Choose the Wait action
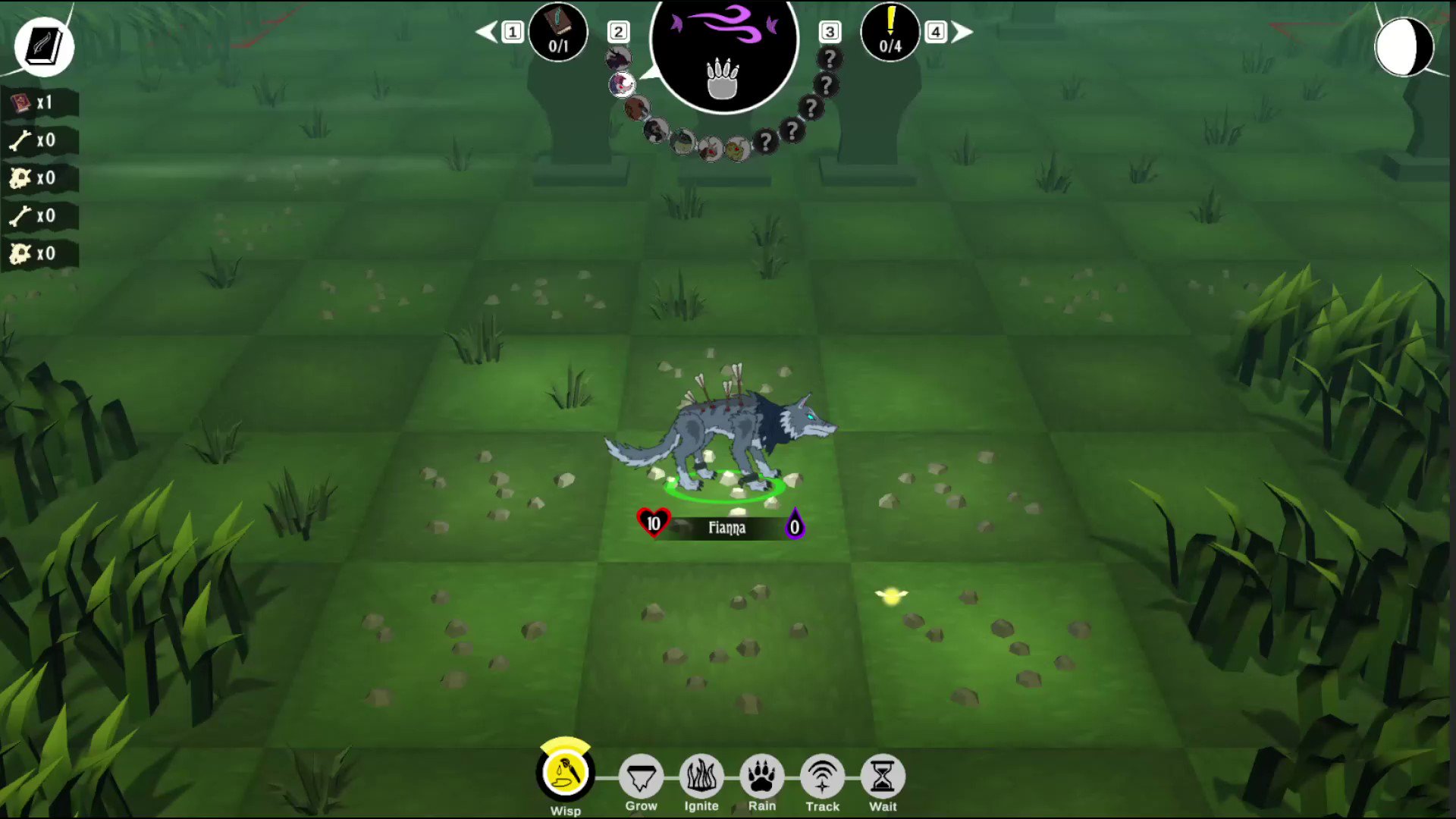The height and width of the screenshot is (819, 1456). (882, 776)
